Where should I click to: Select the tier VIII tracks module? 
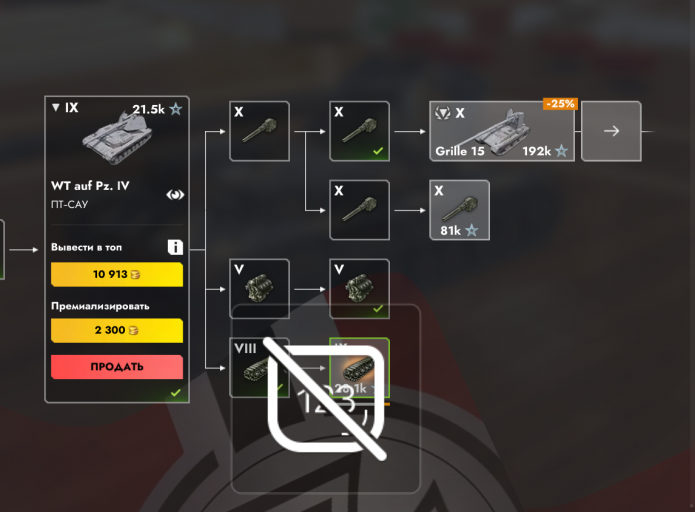click(x=259, y=367)
